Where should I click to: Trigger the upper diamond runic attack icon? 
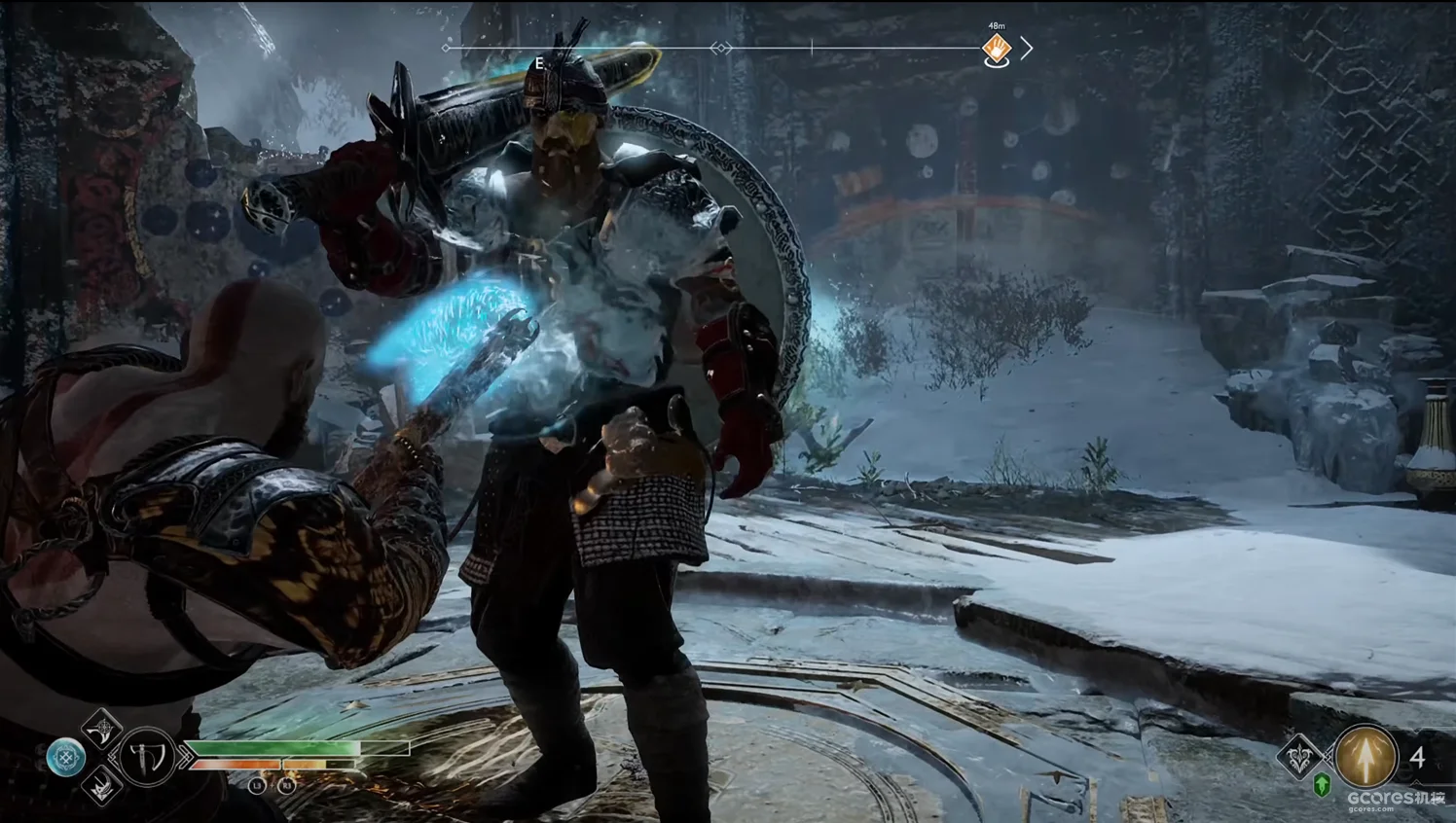pyautogui.click(x=101, y=727)
